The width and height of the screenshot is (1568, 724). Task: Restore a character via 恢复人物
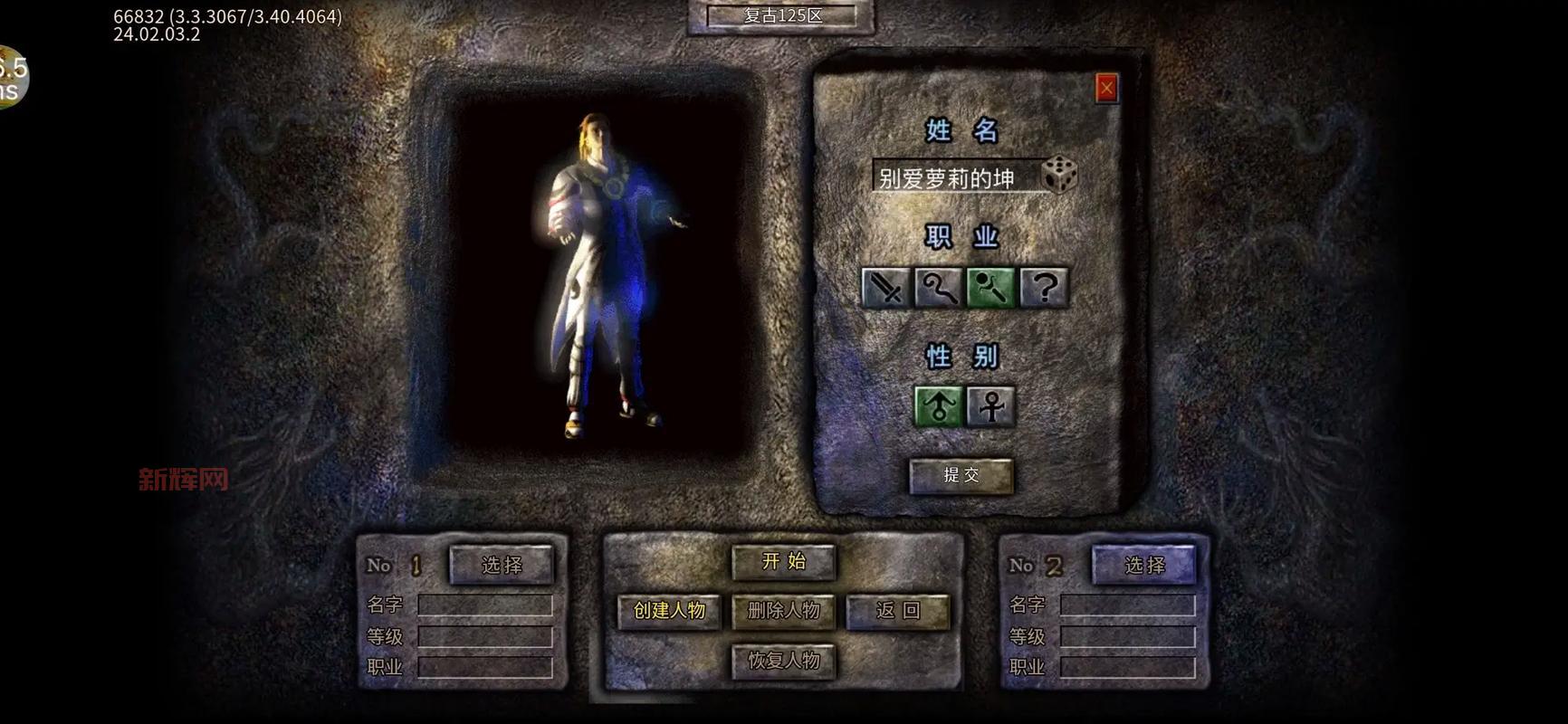pyautogui.click(x=784, y=661)
